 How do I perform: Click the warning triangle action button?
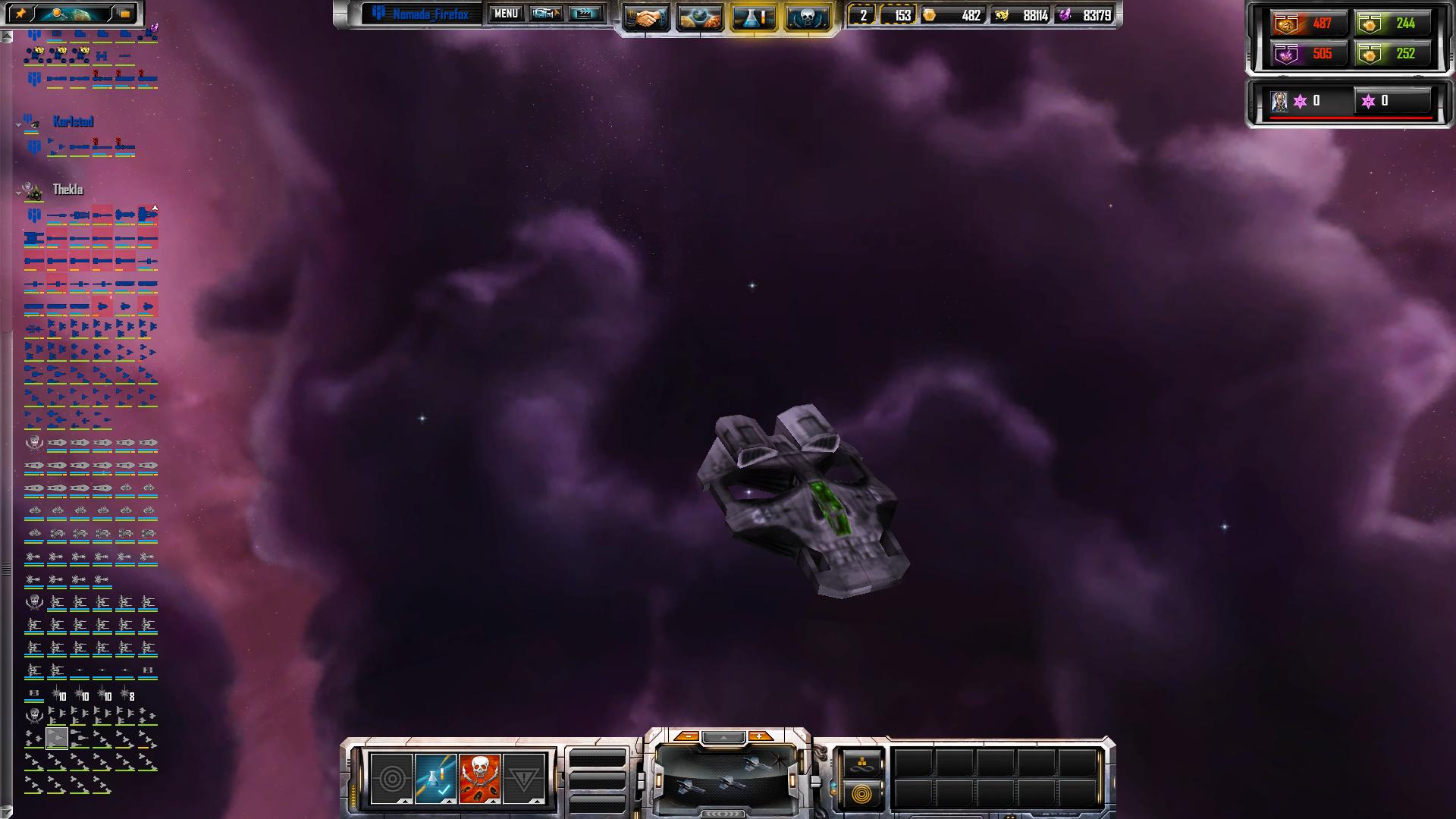[x=523, y=778]
